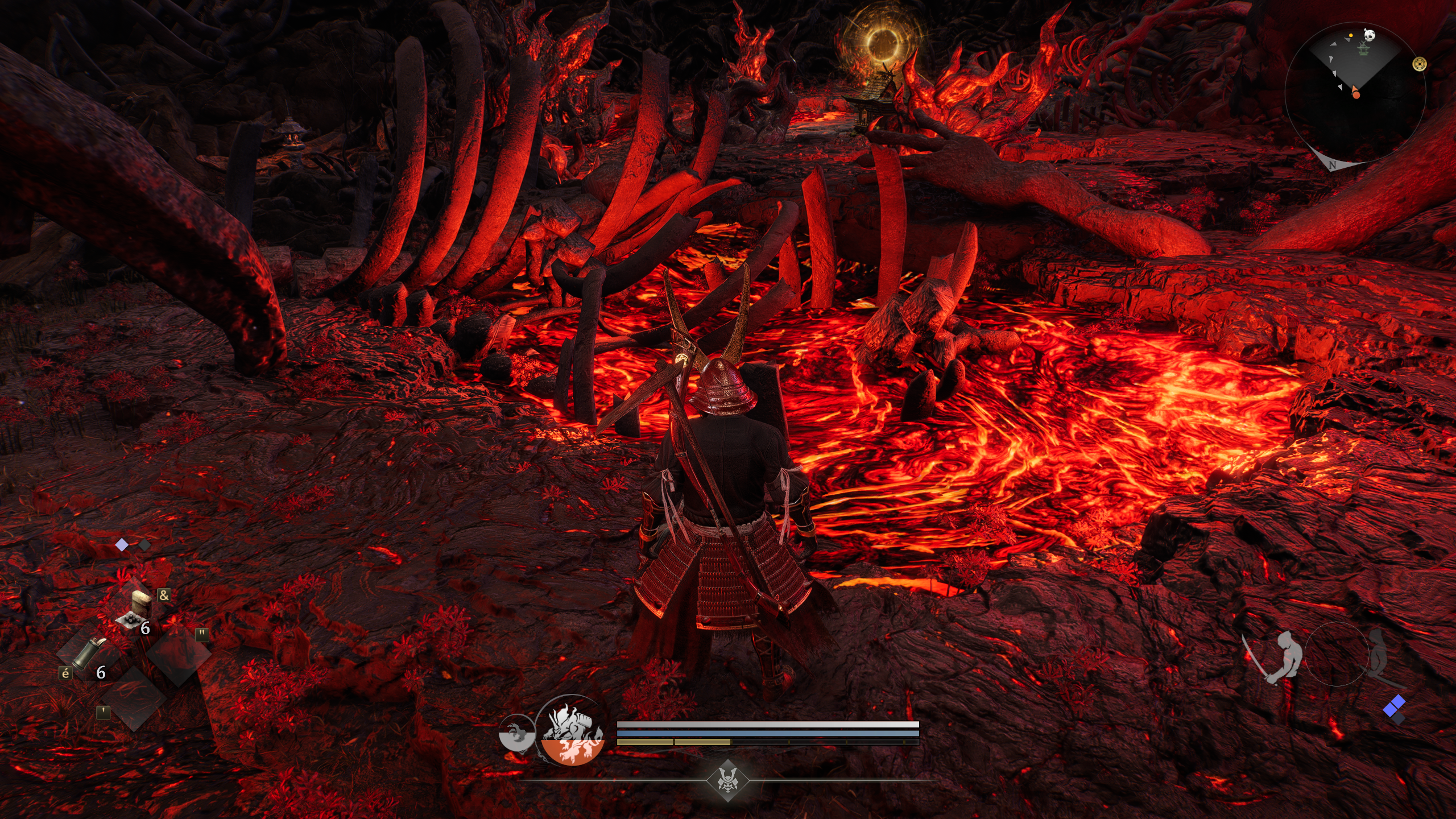
Task: Click the gold coin icon beside the minimap
Action: [1420, 64]
